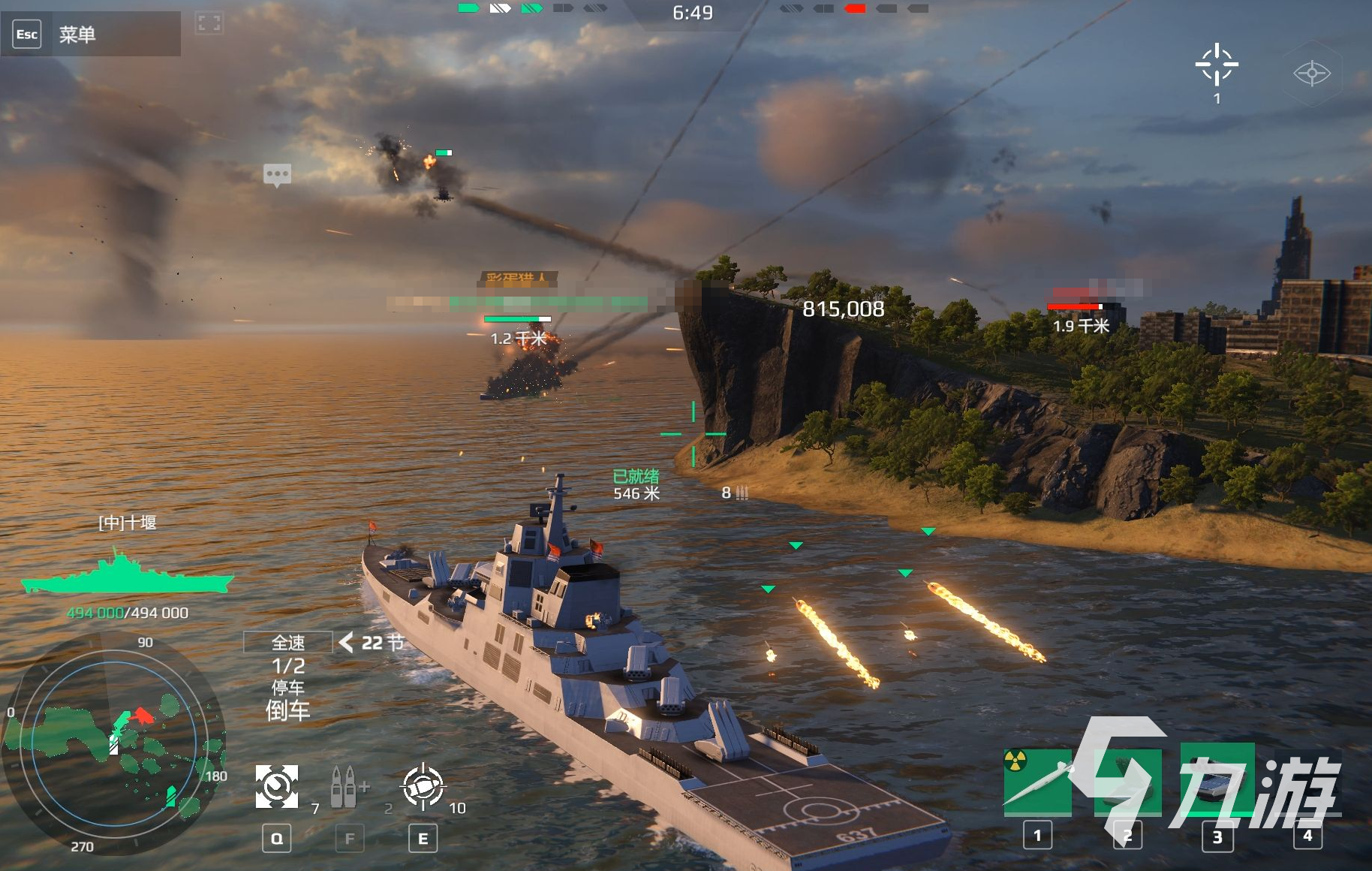Activate the wrench repair ability

pos(277,787)
